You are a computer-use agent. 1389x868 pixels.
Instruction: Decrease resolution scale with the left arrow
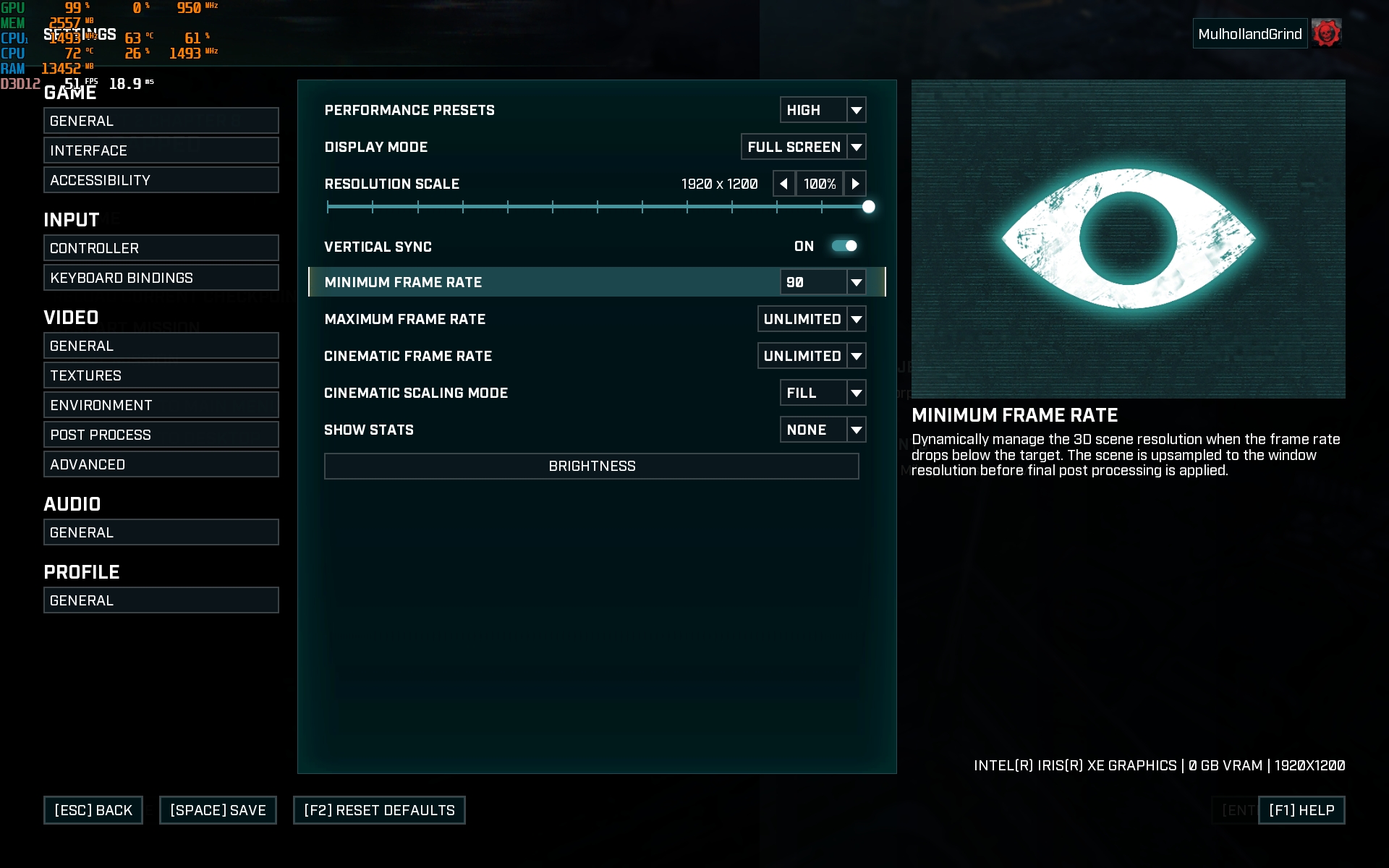[783, 184]
